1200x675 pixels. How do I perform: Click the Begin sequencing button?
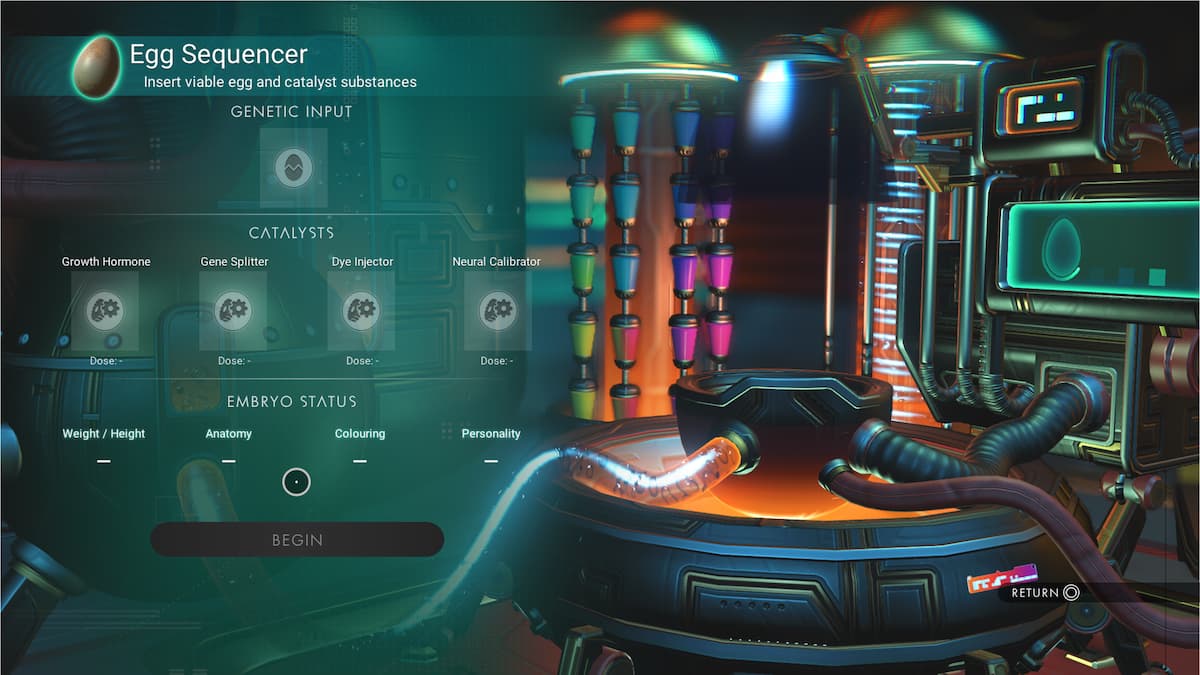click(297, 539)
